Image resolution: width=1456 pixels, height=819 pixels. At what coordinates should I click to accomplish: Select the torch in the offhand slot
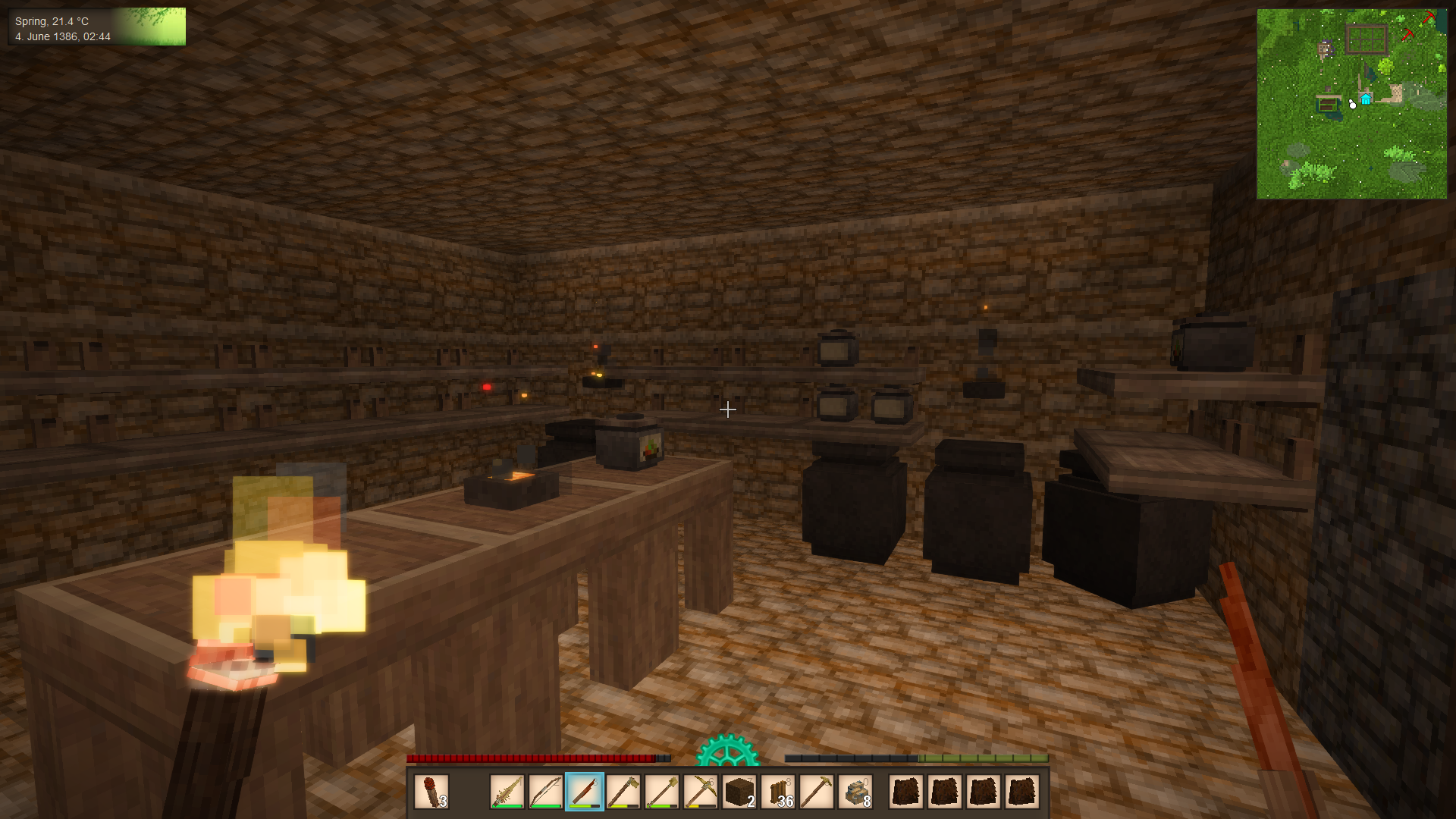(x=431, y=792)
